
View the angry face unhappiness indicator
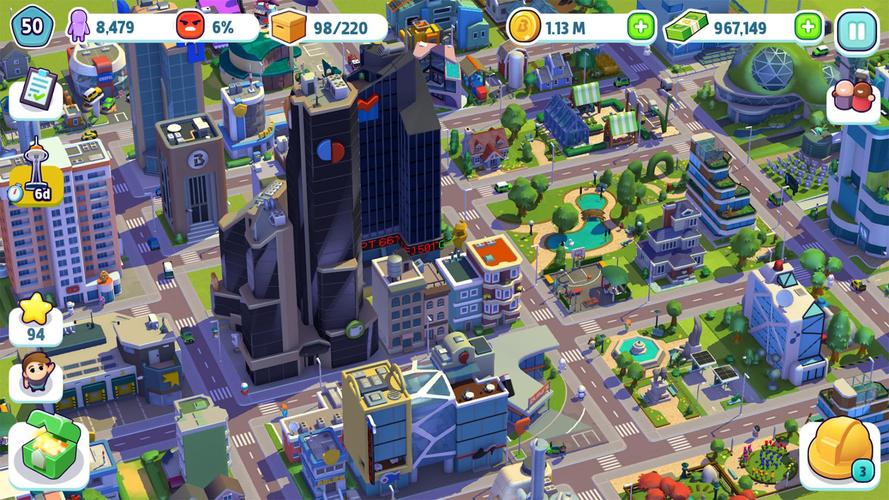click(205, 27)
